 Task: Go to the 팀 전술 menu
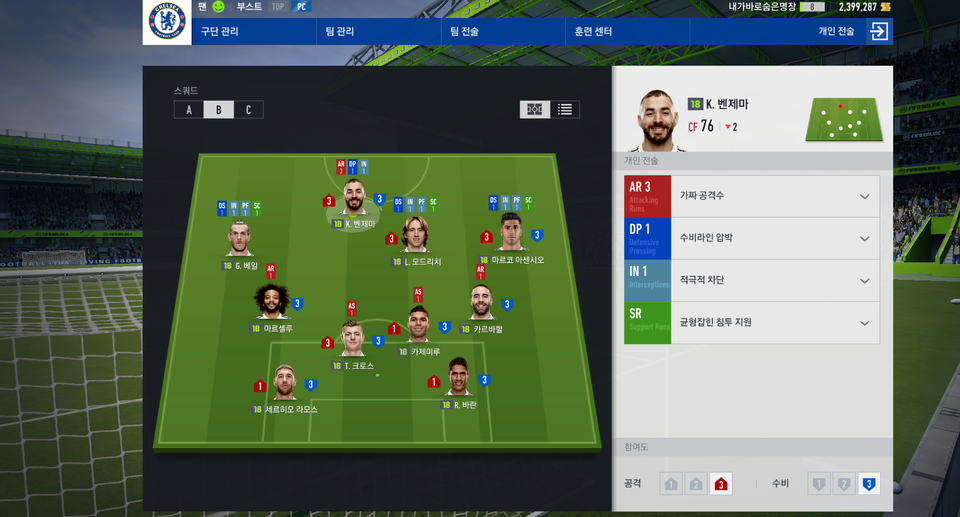pos(465,32)
